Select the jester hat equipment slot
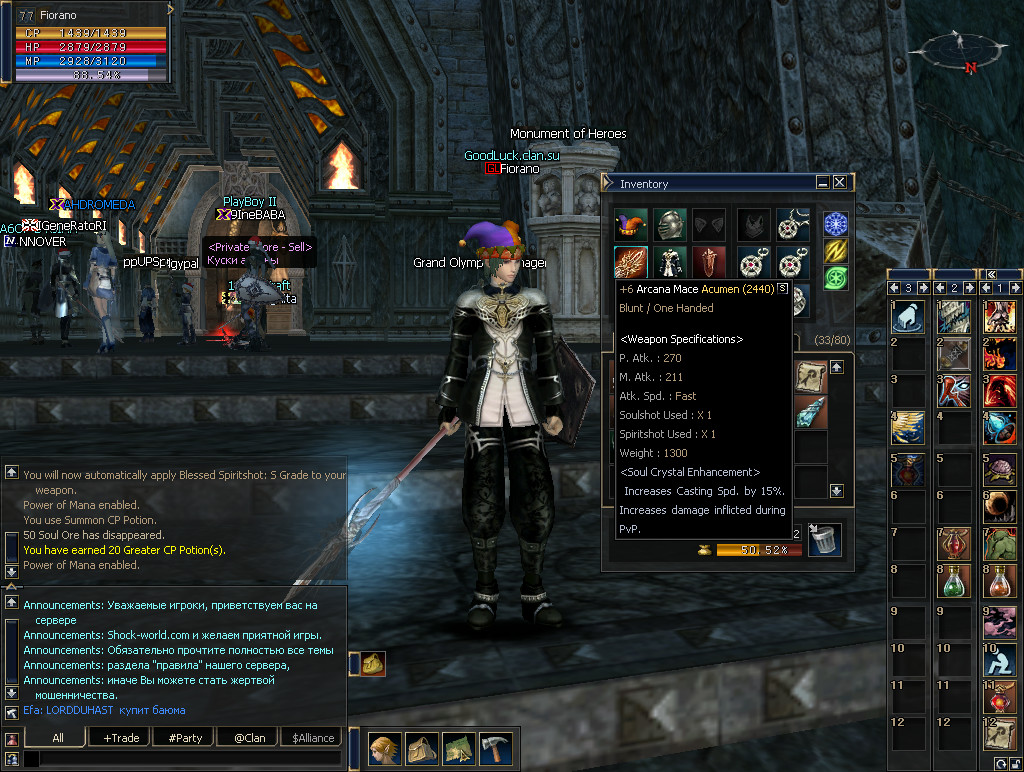 [x=630, y=224]
